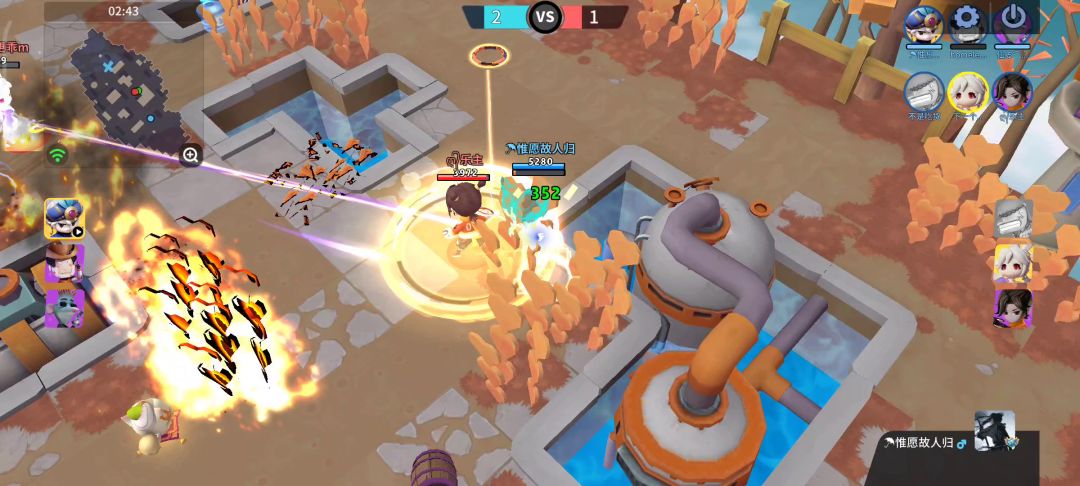Select the purple-framed grey creature teammate avatar
The width and height of the screenshot is (1080, 486).
(63, 308)
